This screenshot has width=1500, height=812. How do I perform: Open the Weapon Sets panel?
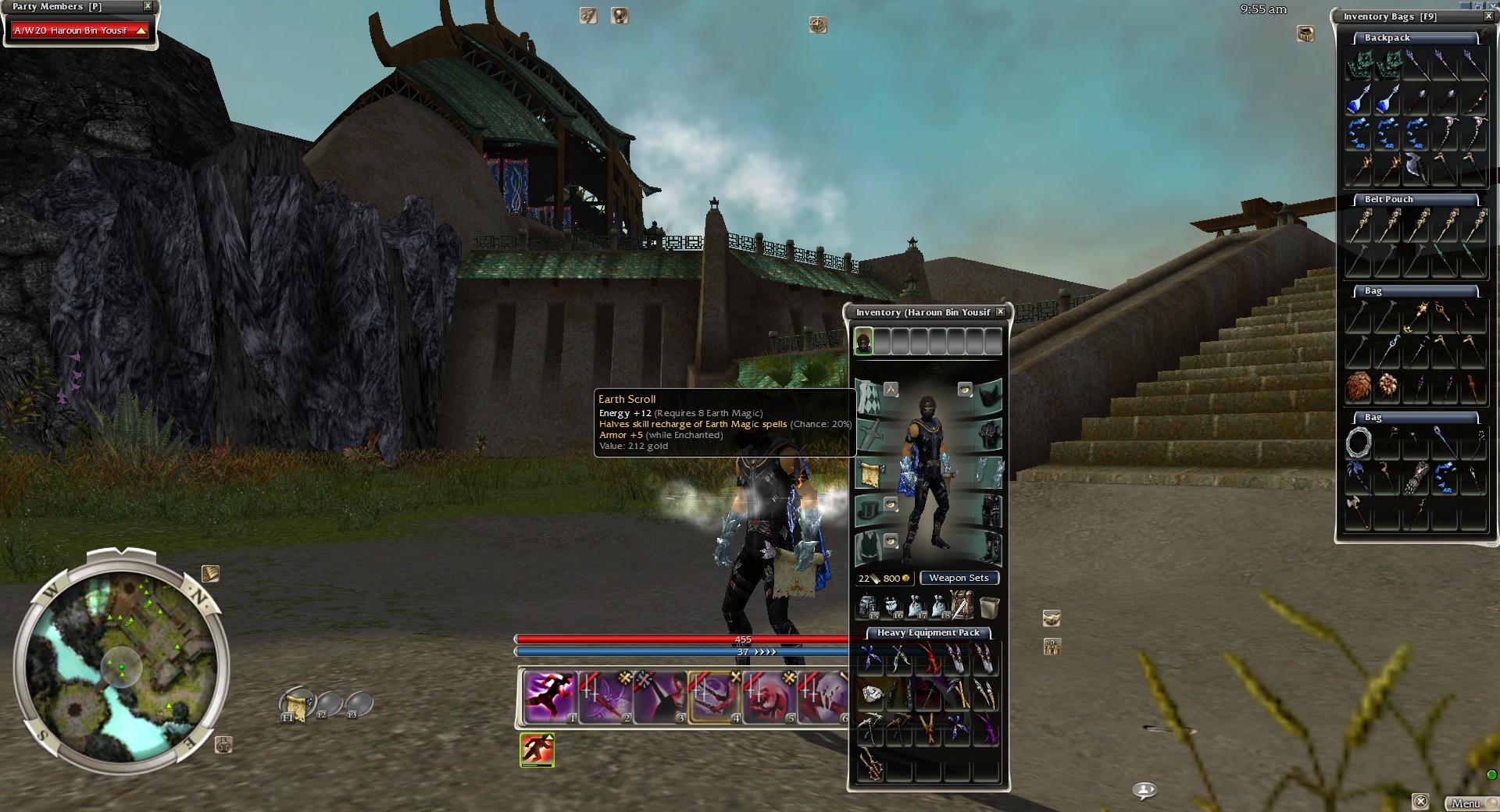(959, 579)
